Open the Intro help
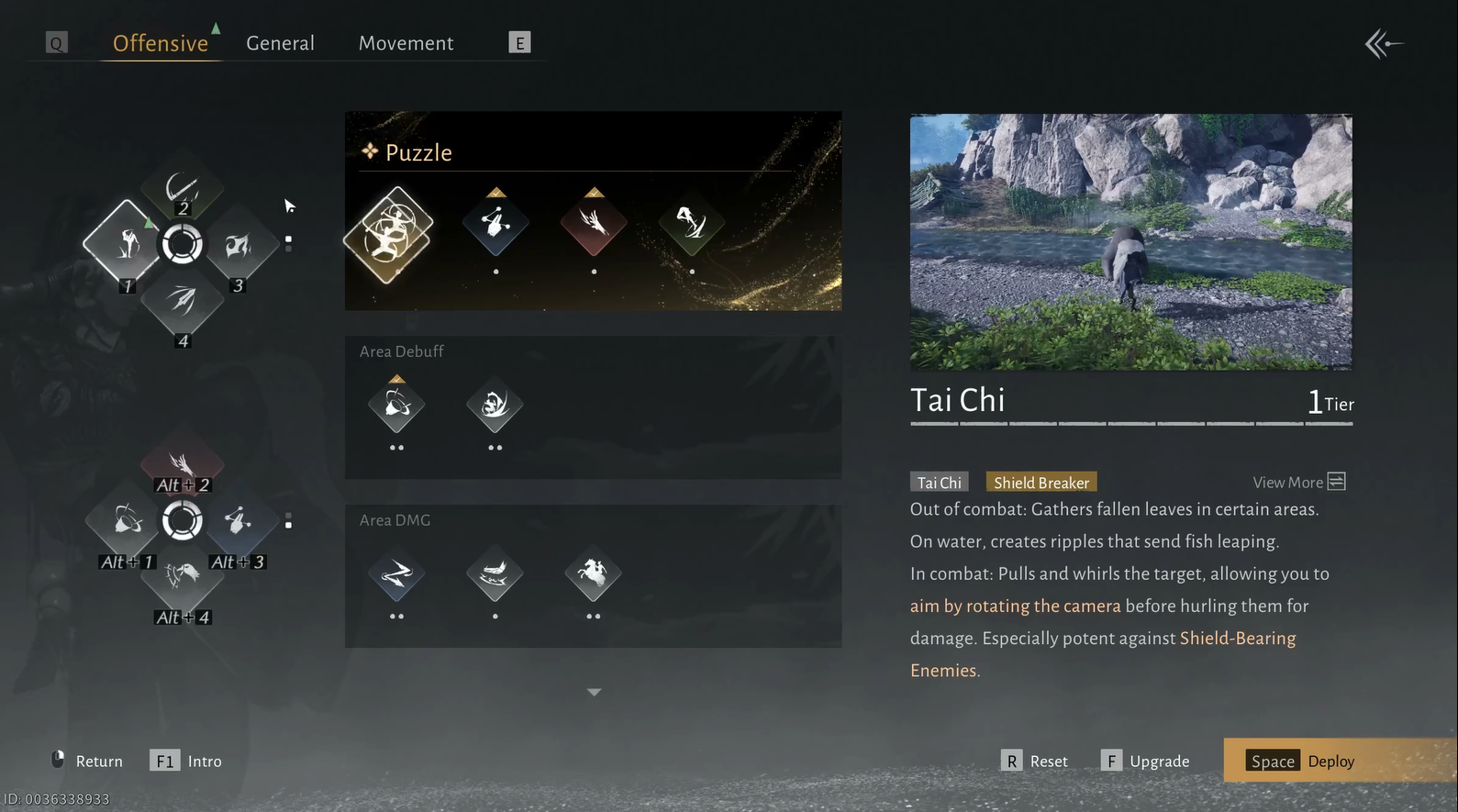 [x=186, y=761]
